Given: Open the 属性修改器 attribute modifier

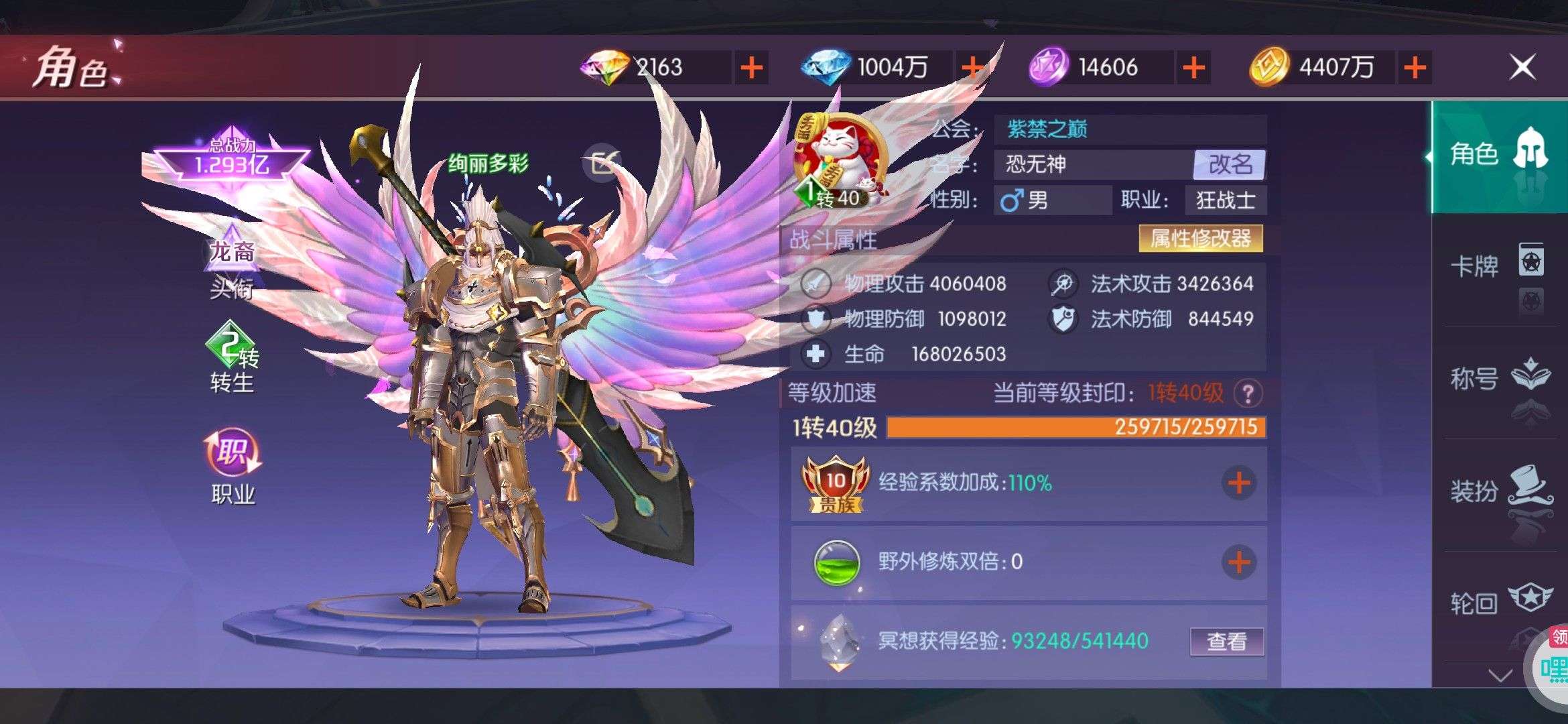Looking at the screenshot, I should (1200, 239).
